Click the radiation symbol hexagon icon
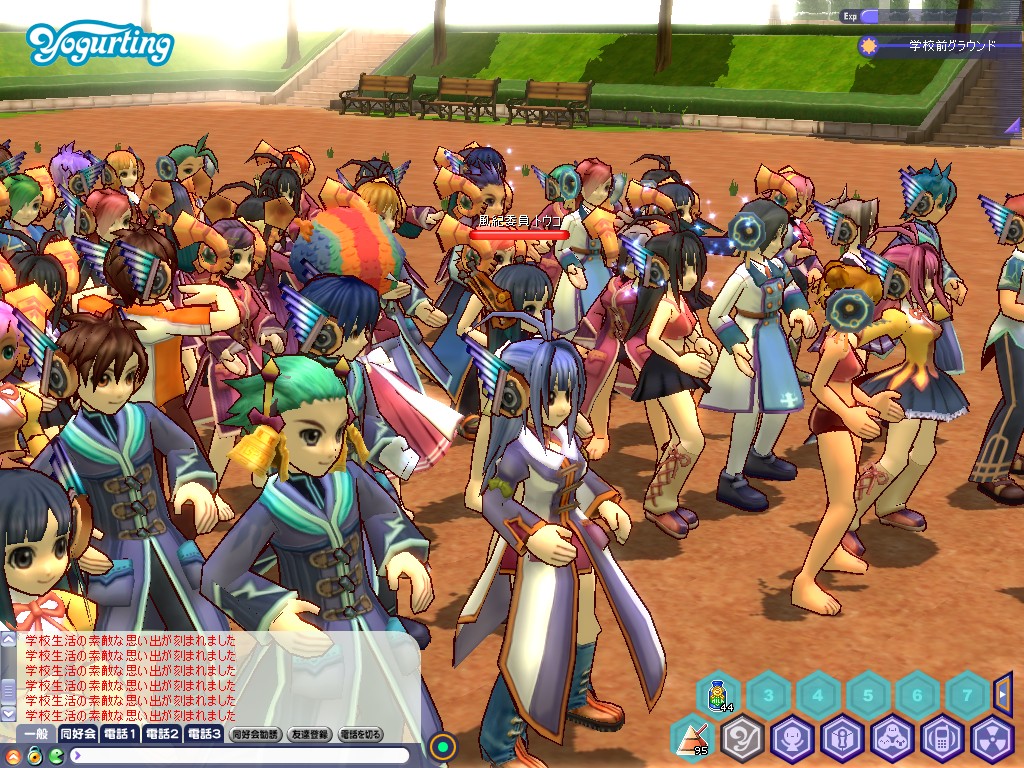The image size is (1024, 768). [x=992, y=739]
